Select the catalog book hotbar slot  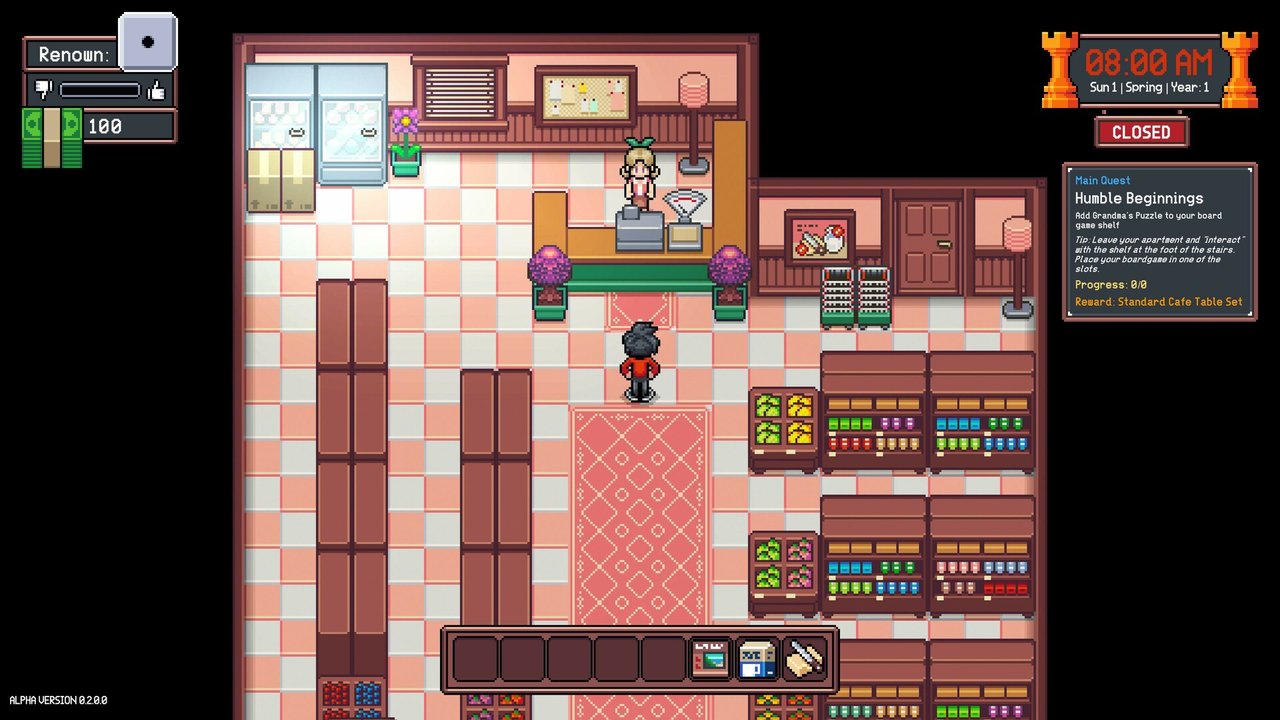coord(710,659)
